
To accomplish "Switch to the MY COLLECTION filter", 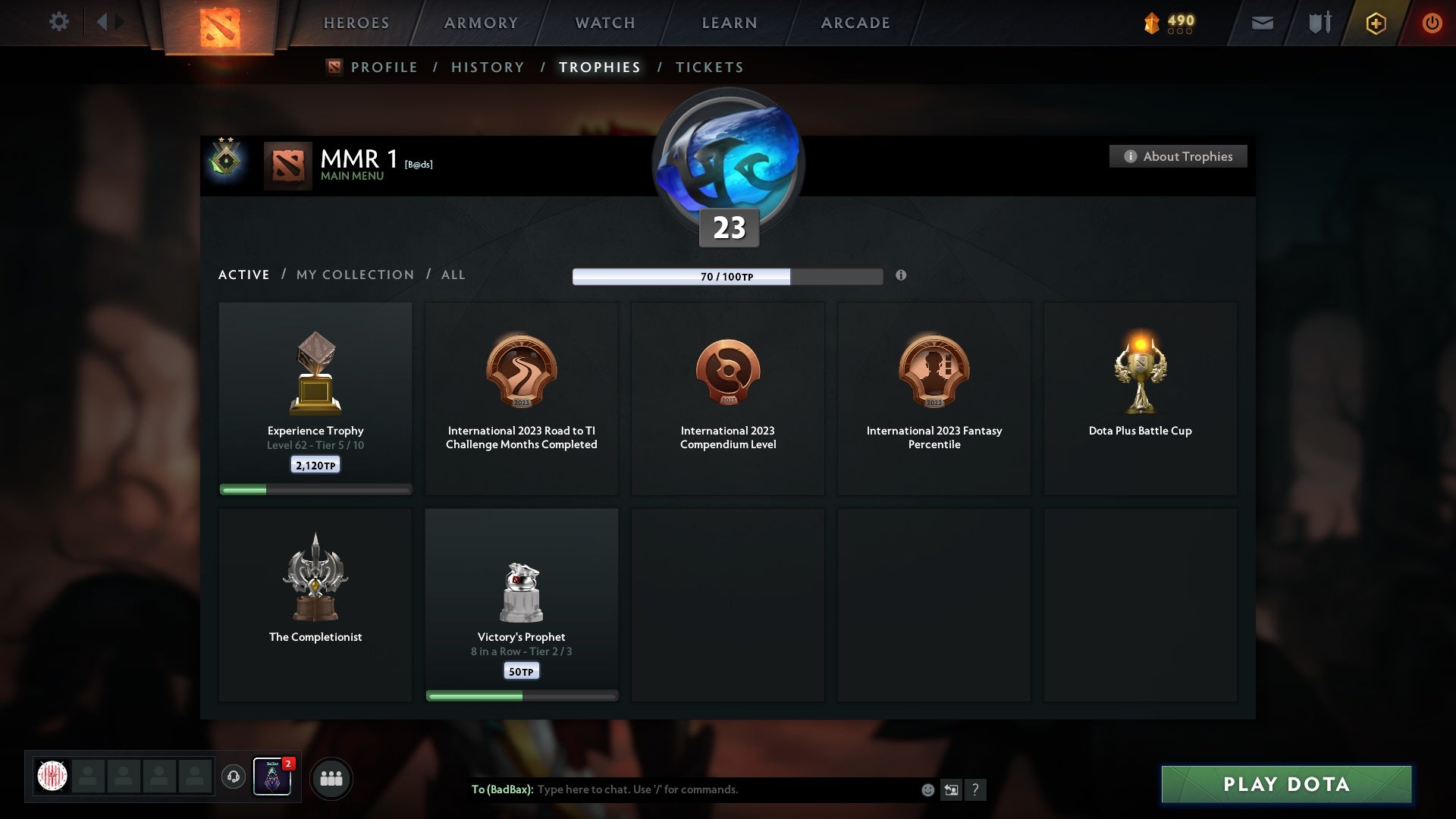I will pos(354,275).
